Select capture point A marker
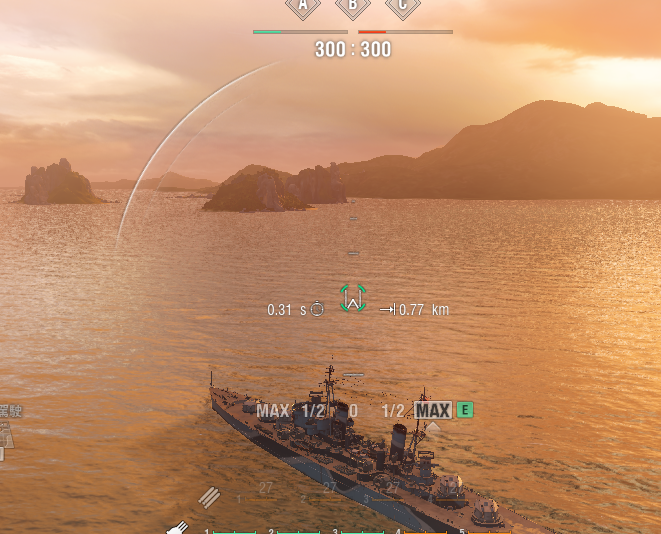 click(x=303, y=6)
